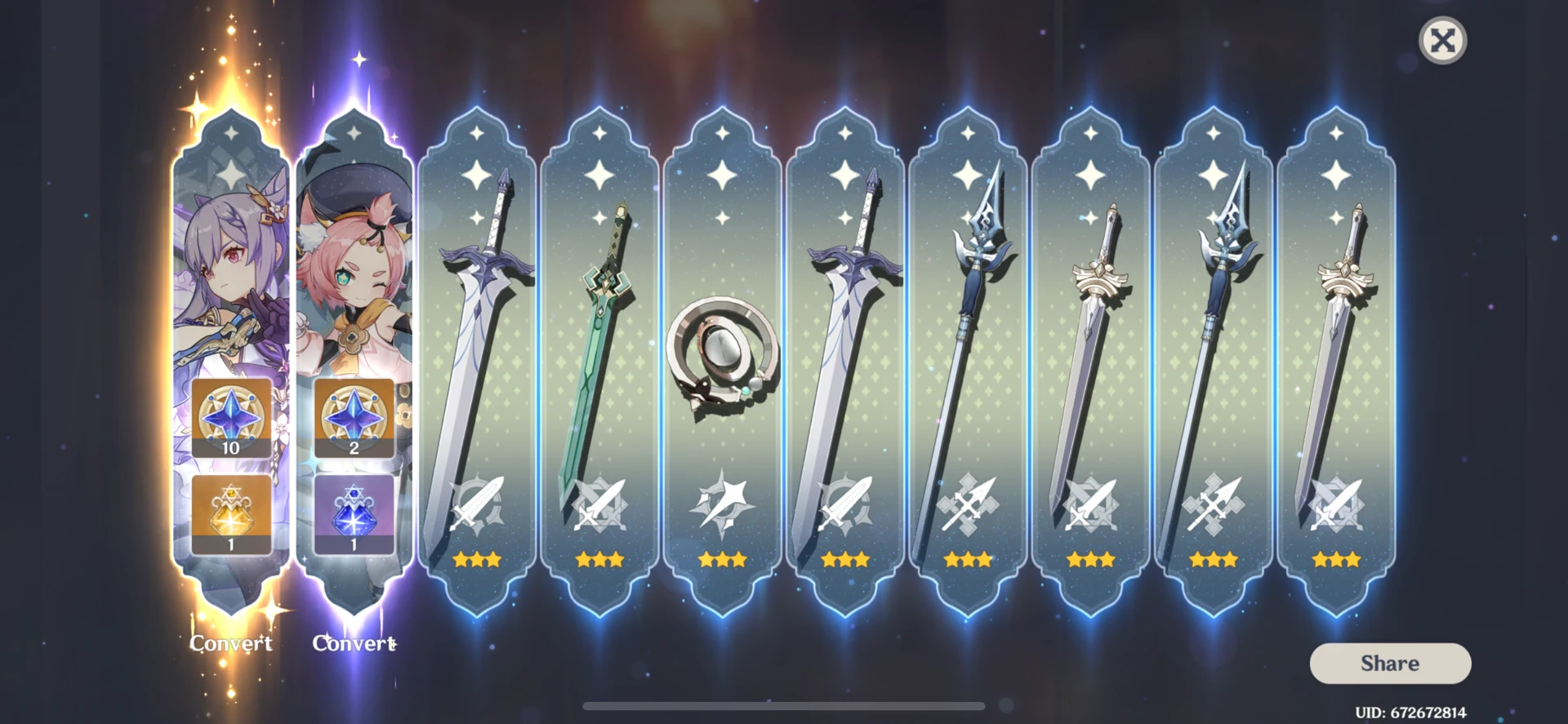Click the Share button
The image size is (1568, 724).
pos(1390,663)
